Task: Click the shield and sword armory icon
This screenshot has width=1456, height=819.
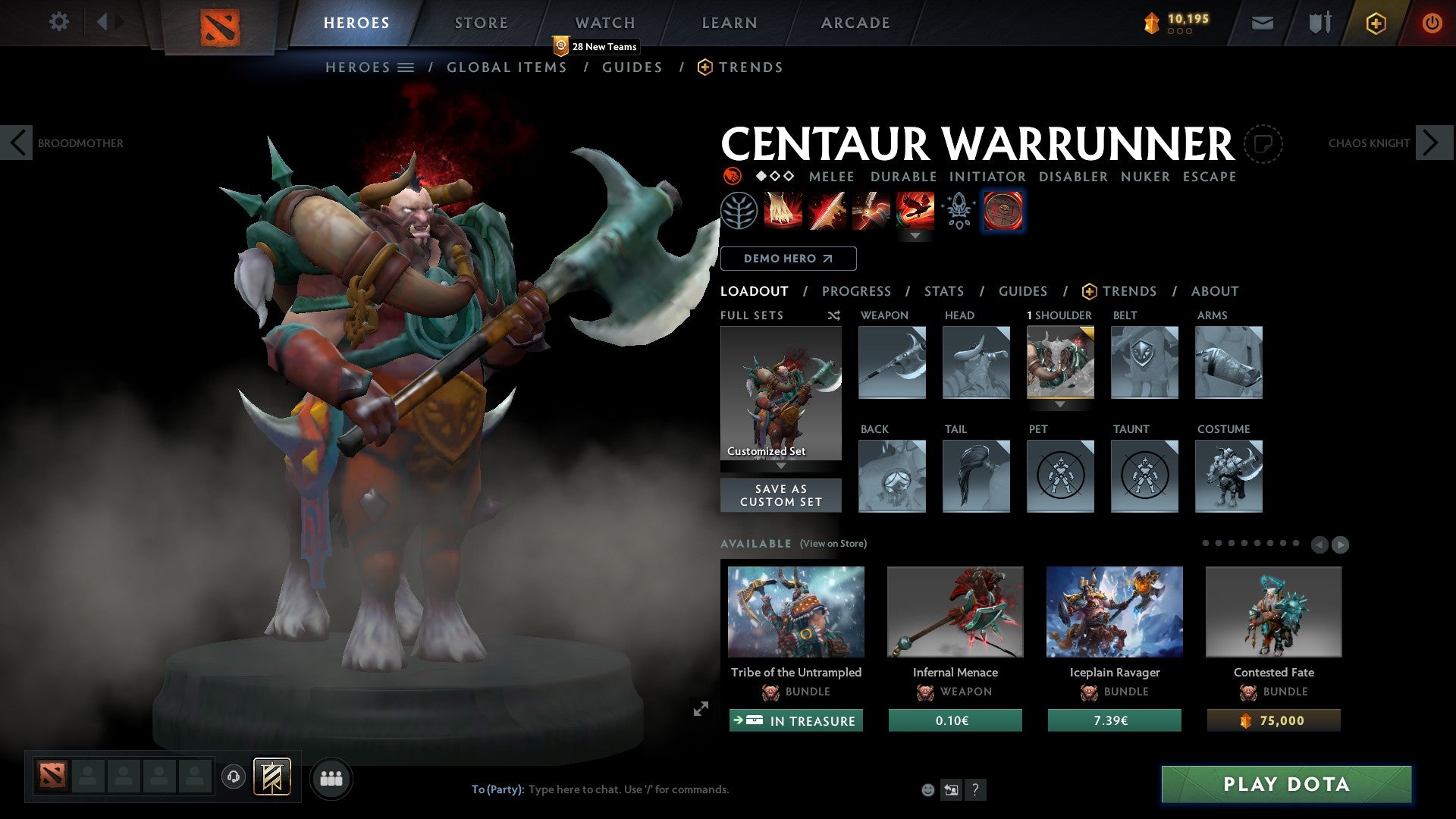Action: pyautogui.click(x=1319, y=23)
